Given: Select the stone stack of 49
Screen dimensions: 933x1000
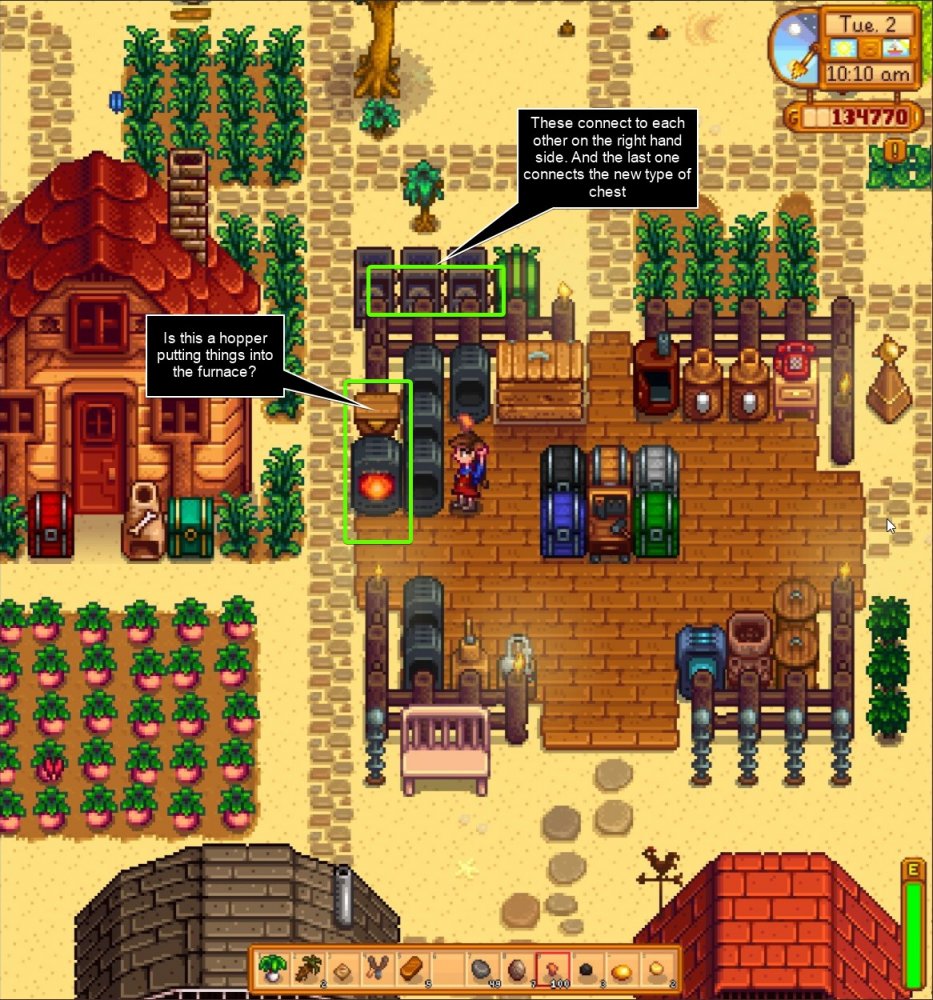Looking at the screenshot, I should point(481,969).
